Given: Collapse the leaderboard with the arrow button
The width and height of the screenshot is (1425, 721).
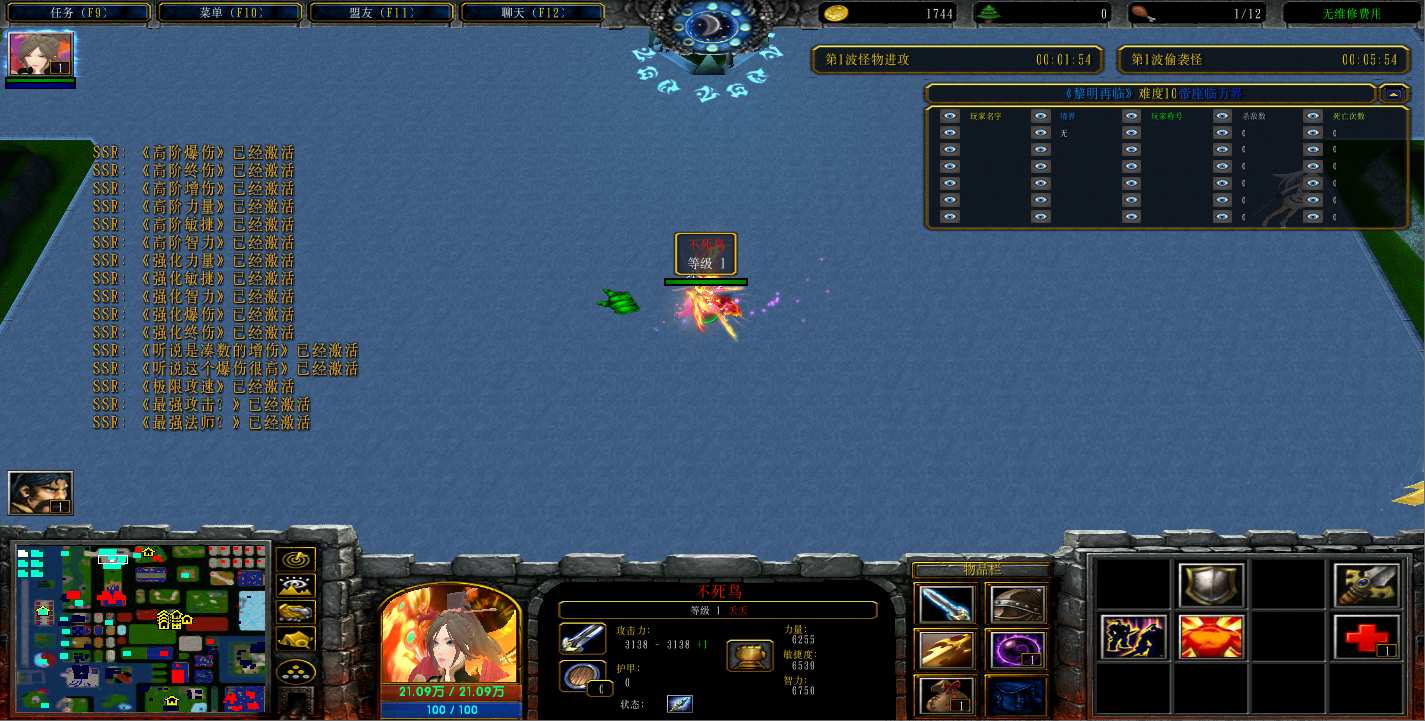Looking at the screenshot, I should (x=1392, y=94).
